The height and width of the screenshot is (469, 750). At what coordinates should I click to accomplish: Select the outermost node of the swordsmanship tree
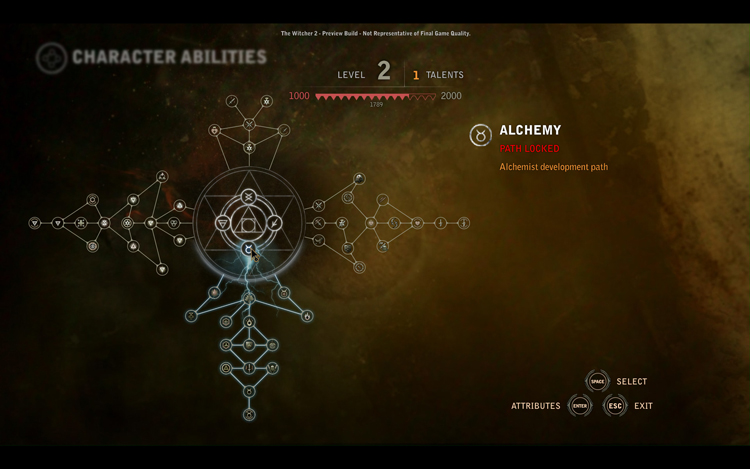tap(464, 223)
